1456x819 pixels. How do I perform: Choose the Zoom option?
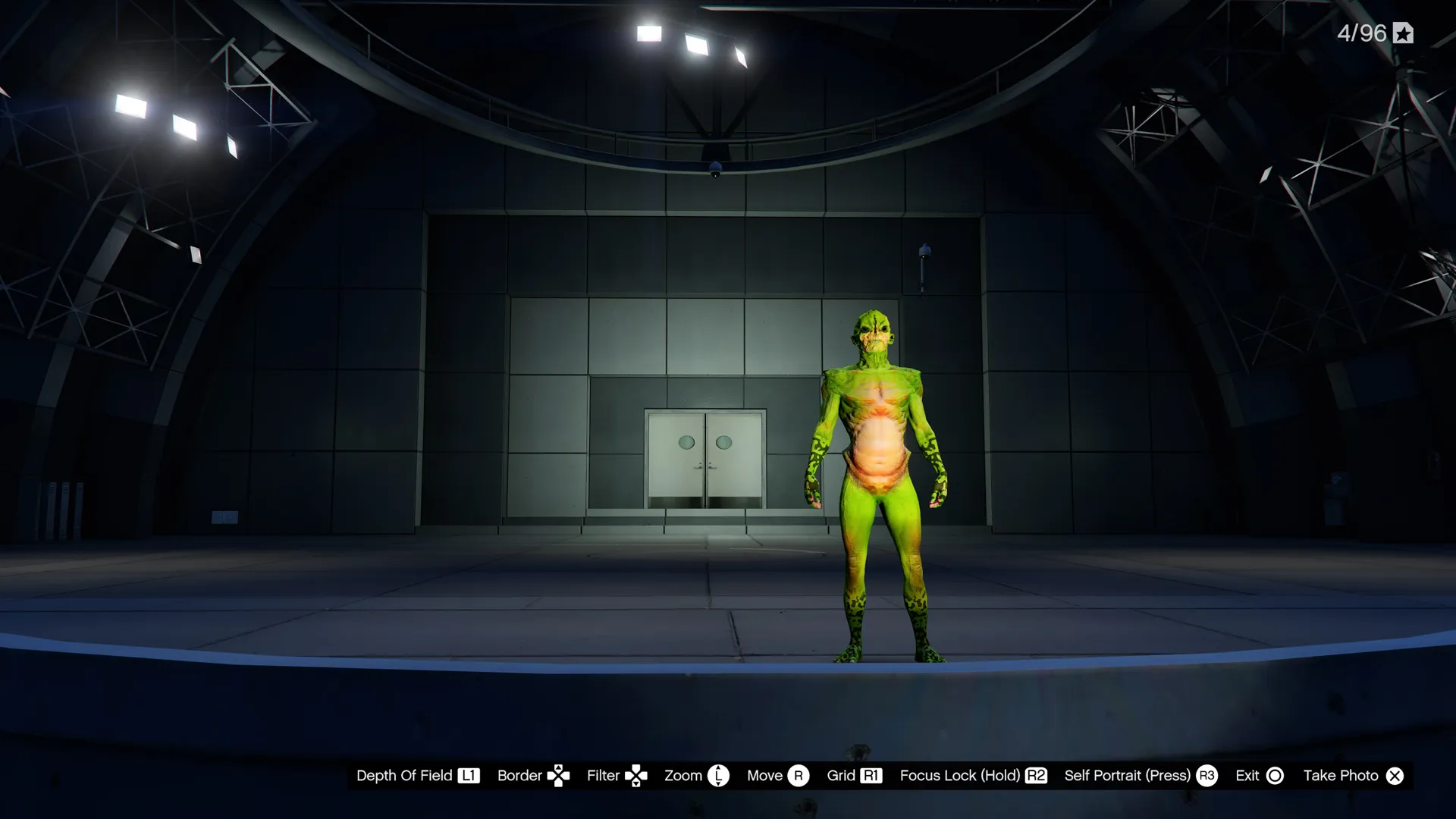[696, 776]
